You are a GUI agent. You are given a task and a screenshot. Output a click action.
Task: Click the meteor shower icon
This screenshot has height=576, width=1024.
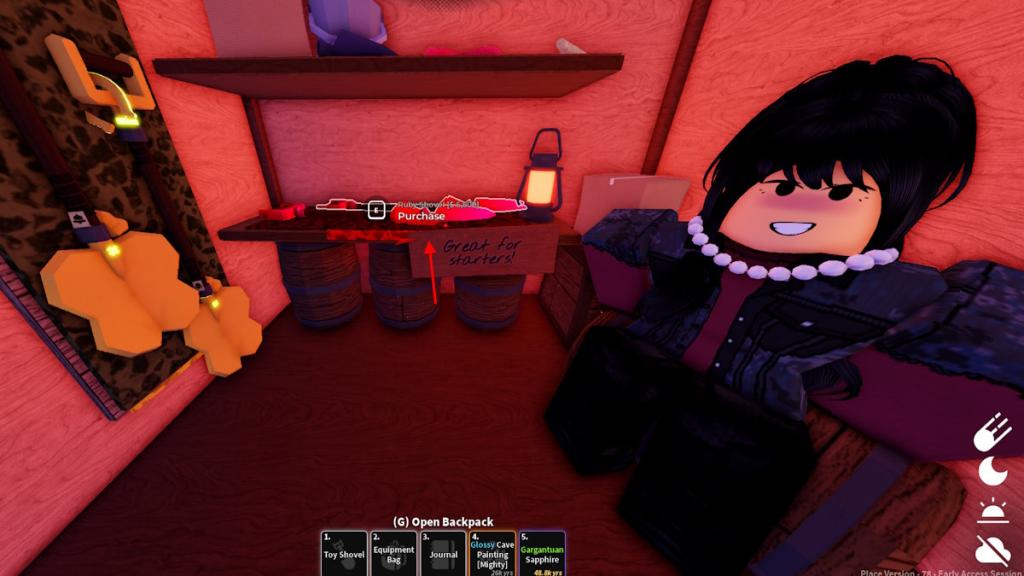(x=992, y=432)
